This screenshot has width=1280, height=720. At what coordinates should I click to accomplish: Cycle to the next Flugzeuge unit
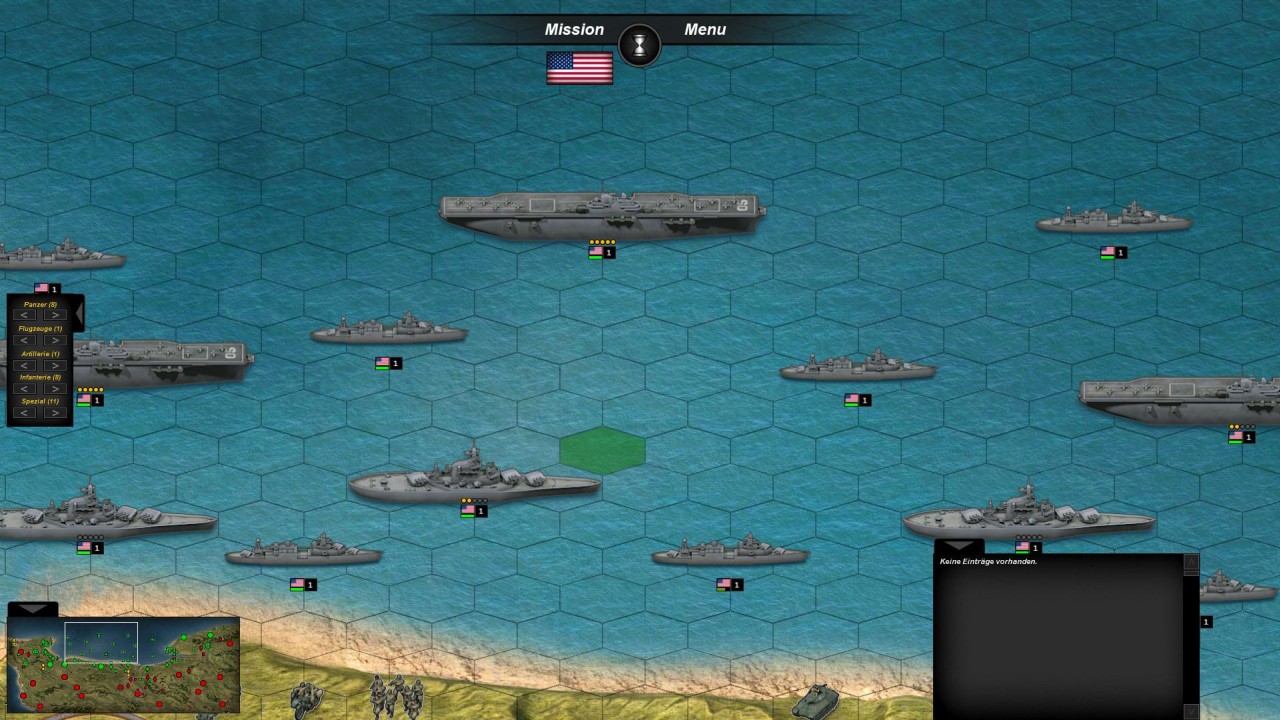tap(53, 340)
